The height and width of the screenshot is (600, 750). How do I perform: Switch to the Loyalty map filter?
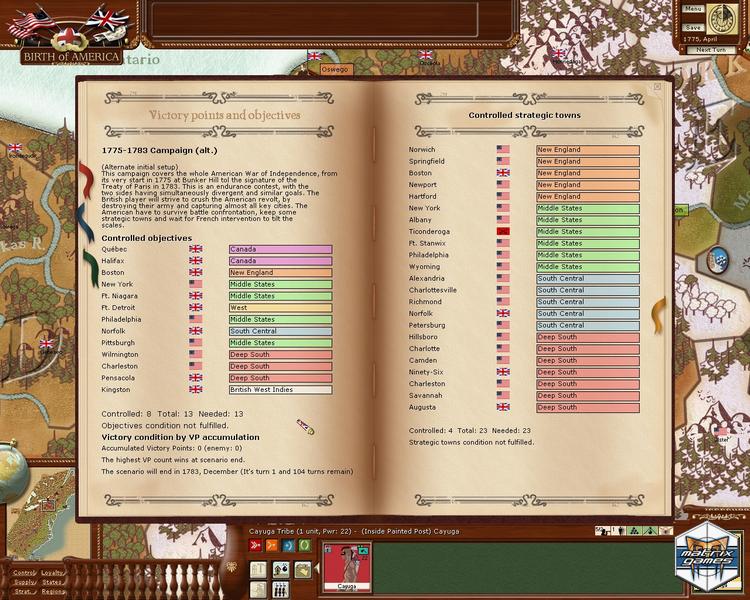(x=52, y=573)
